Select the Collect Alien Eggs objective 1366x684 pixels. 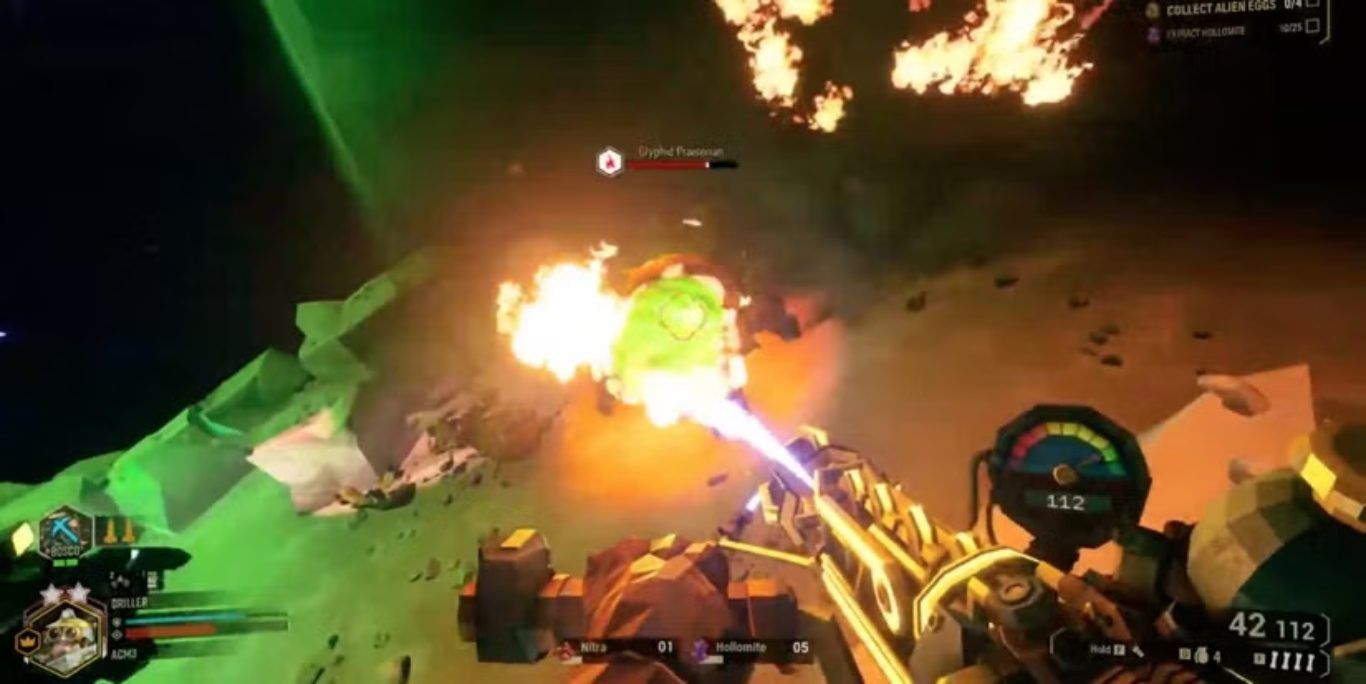[1220, 9]
